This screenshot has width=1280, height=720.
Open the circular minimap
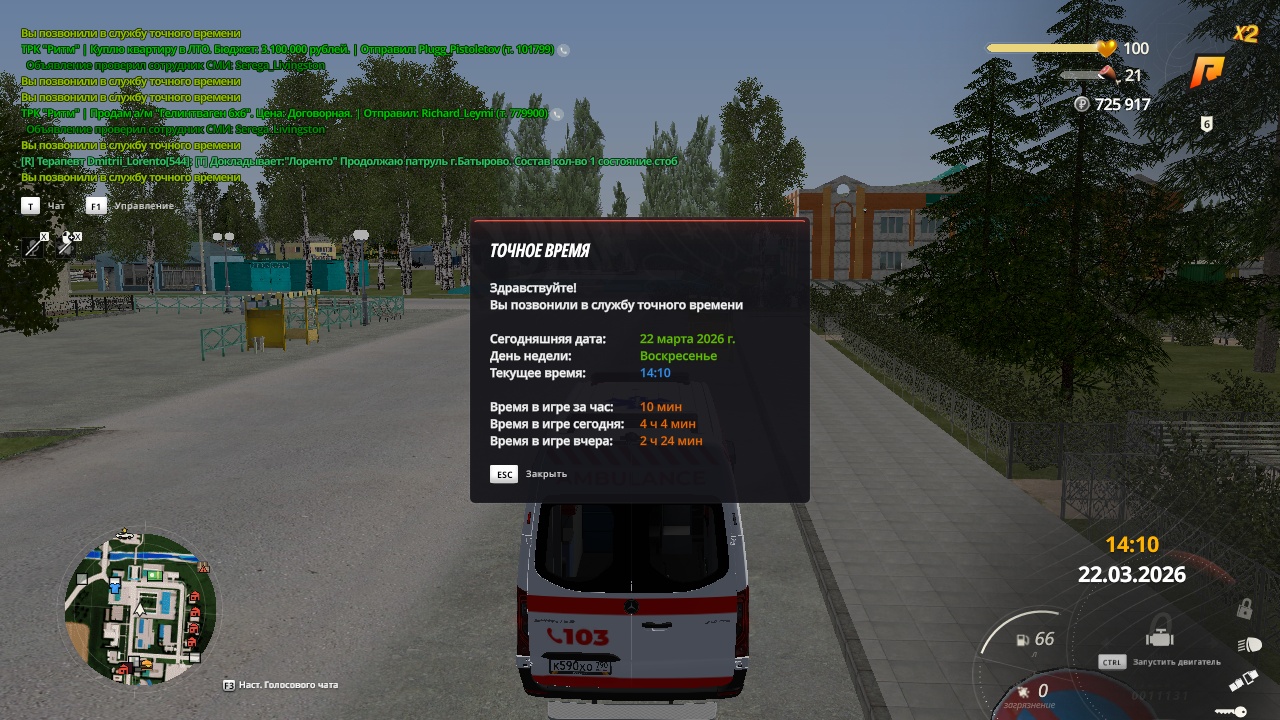140,607
